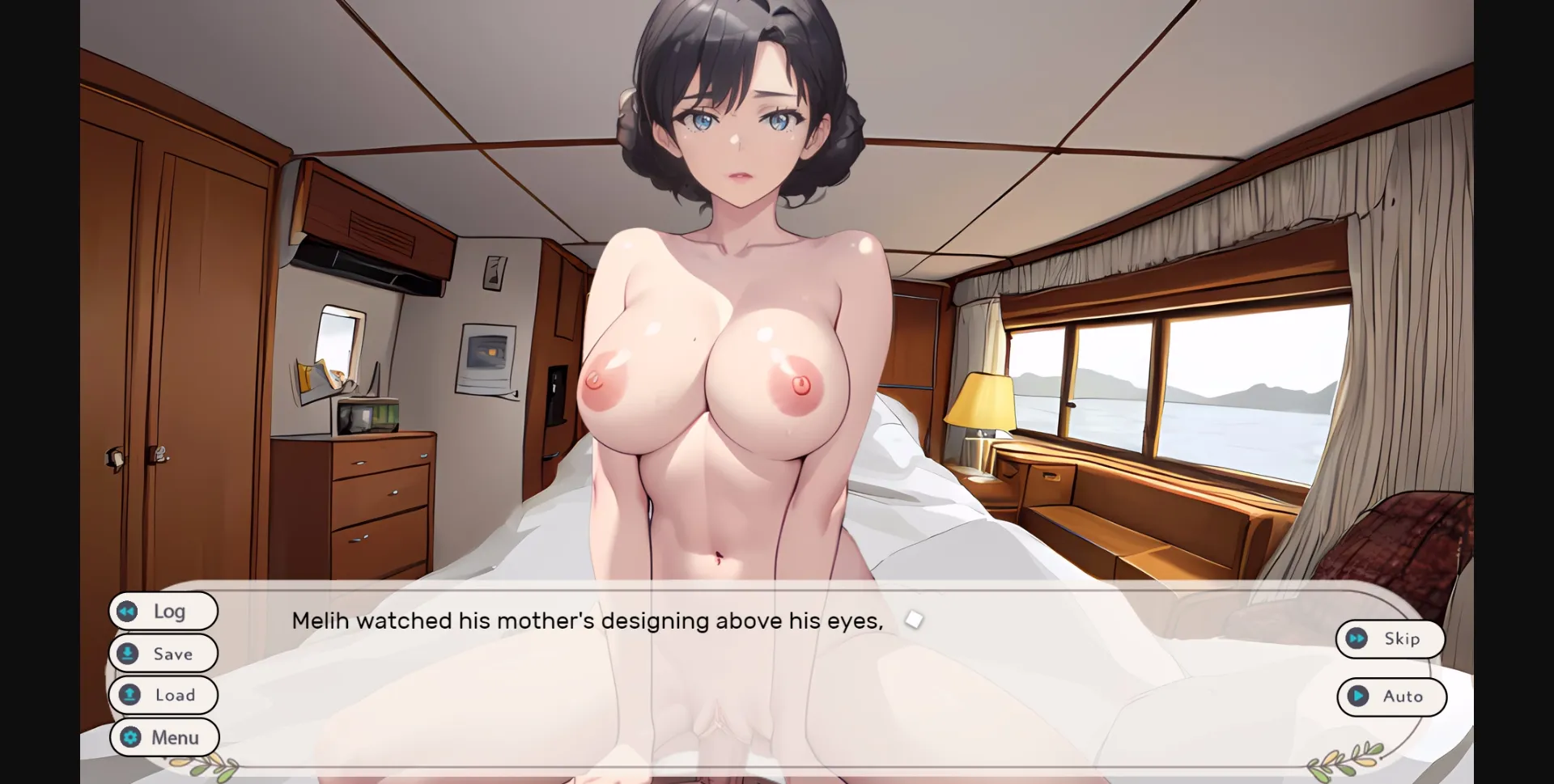
Task: Open the Log dialogue history
Action: [163, 611]
